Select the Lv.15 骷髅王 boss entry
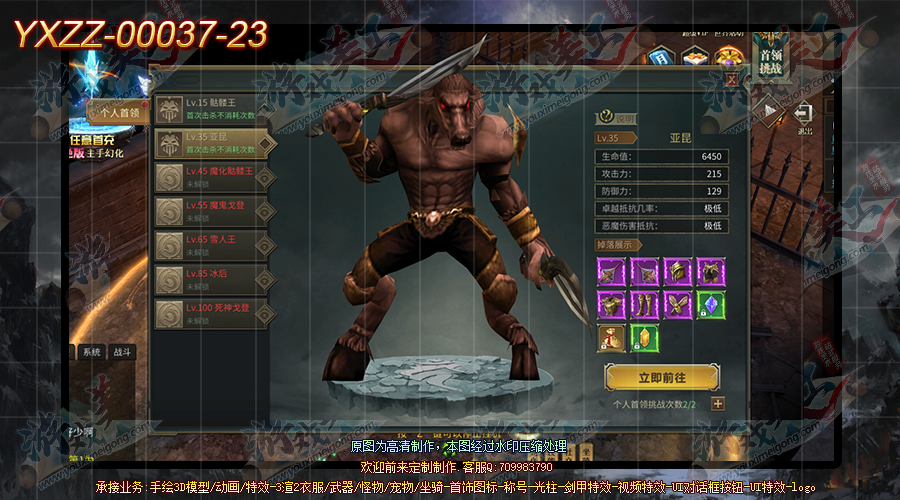Screen dimensions: 900x500 (x=213, y=109)
